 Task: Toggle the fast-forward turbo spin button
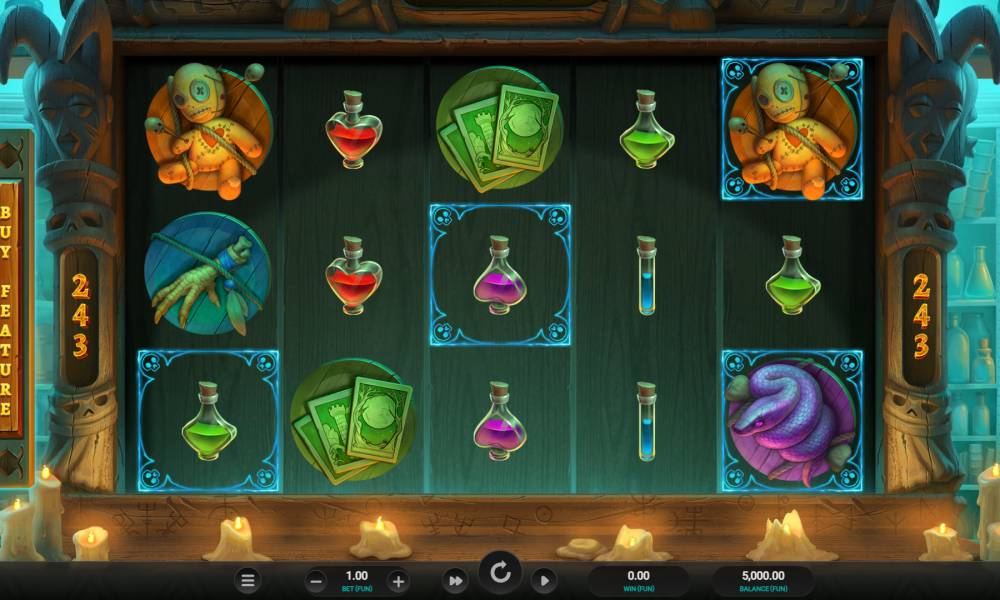coord(455,580)
